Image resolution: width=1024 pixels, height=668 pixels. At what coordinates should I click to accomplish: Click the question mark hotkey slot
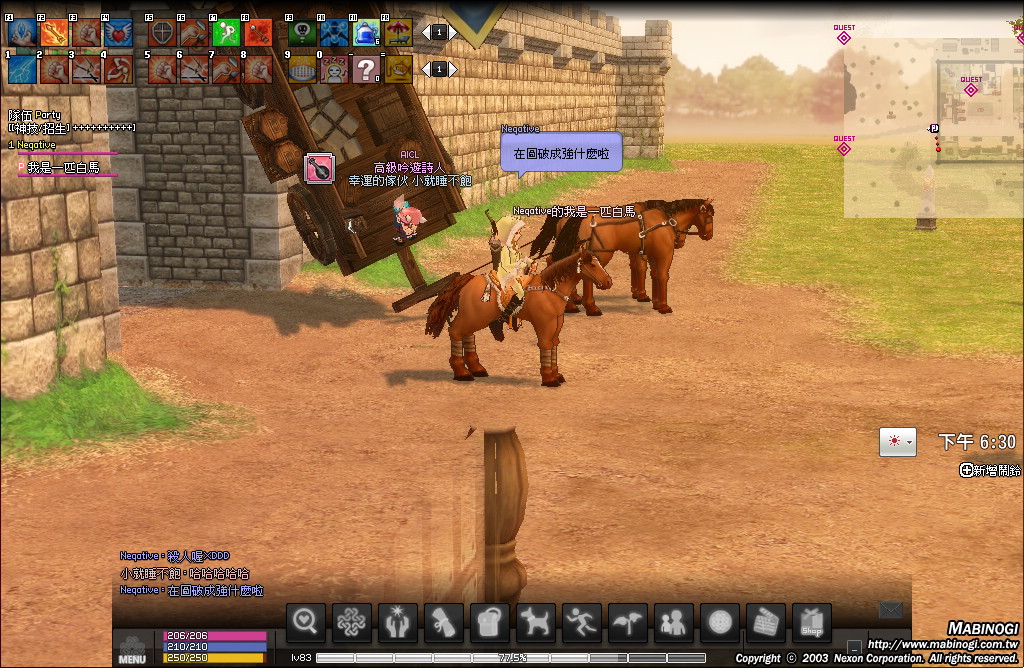click(x=367, y=69)
